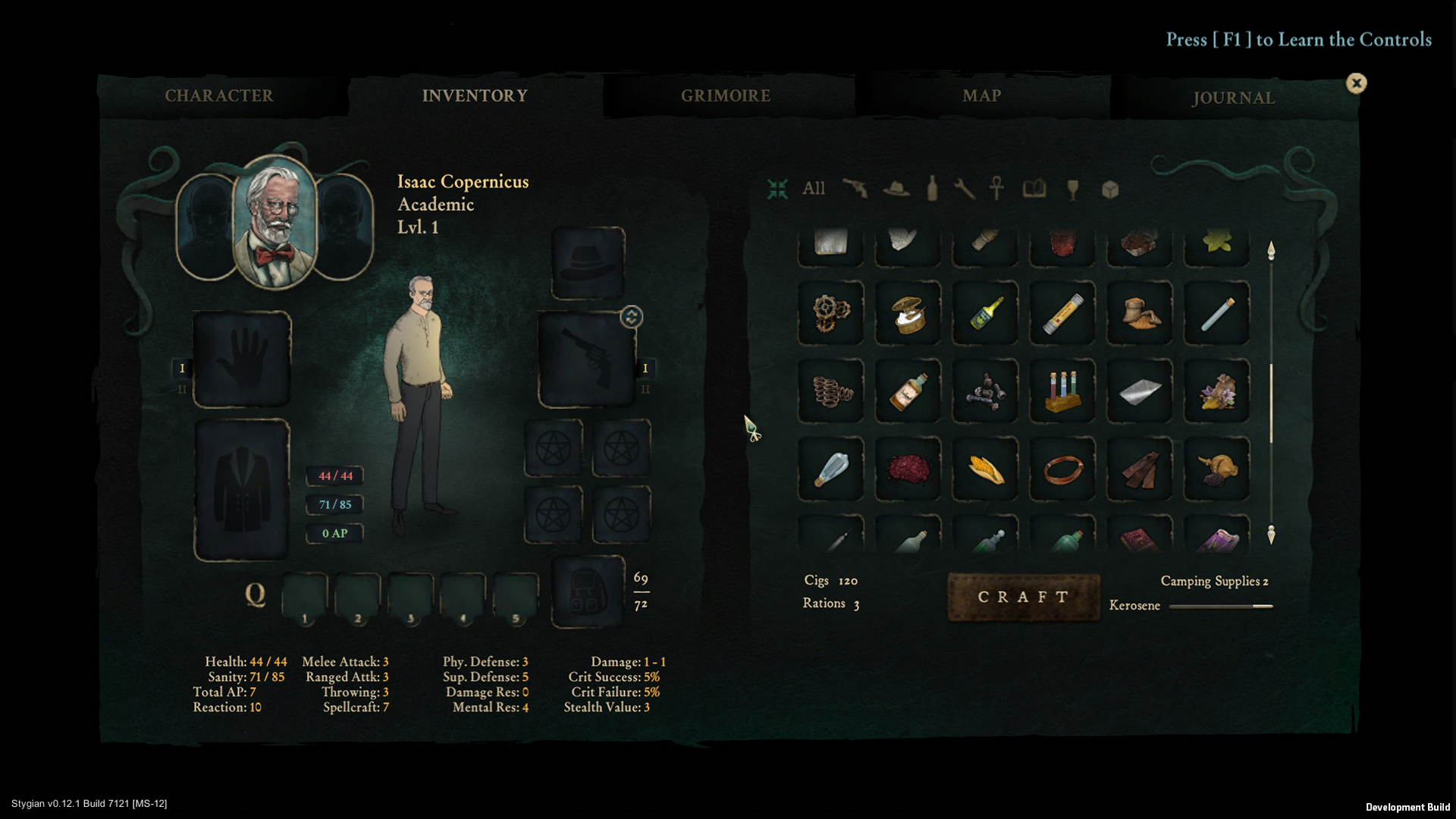Click the inventory scroll down arrow
Screen dimensions: 1456x819
pos(1271,535)
